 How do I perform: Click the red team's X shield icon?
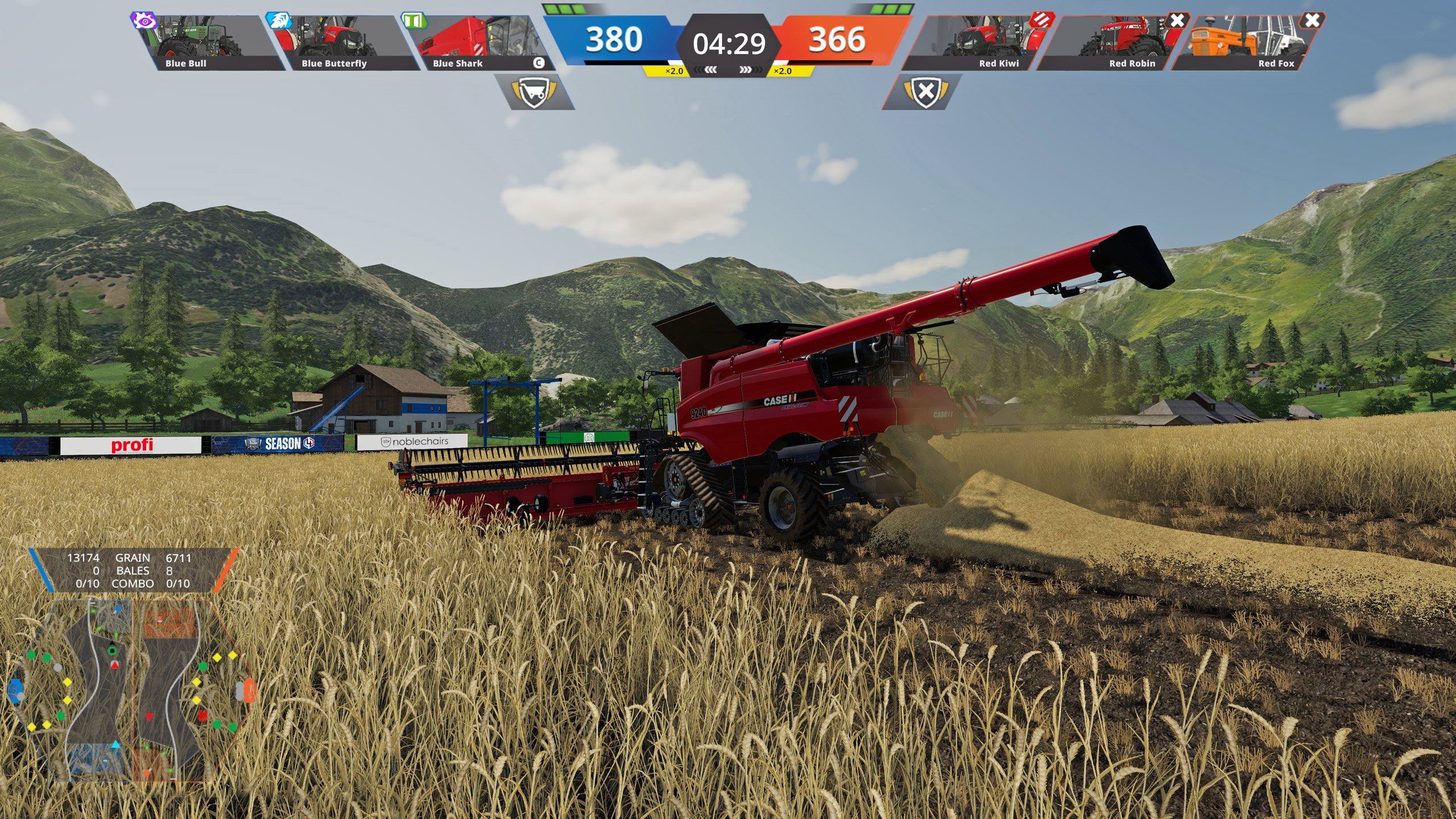click(925, 92)
